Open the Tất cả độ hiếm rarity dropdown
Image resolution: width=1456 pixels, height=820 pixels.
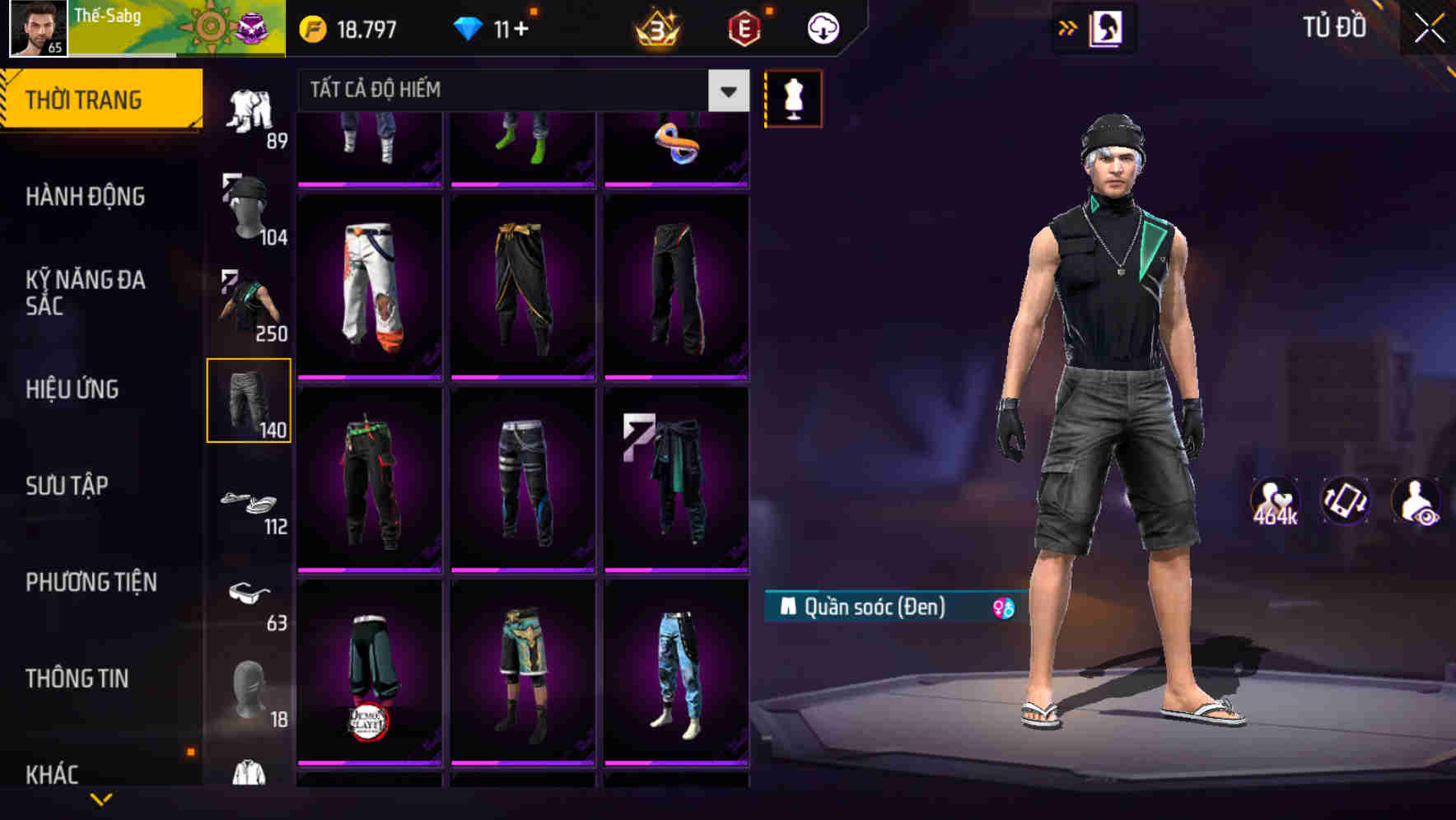pyautogui.click(x=519, y=91)
